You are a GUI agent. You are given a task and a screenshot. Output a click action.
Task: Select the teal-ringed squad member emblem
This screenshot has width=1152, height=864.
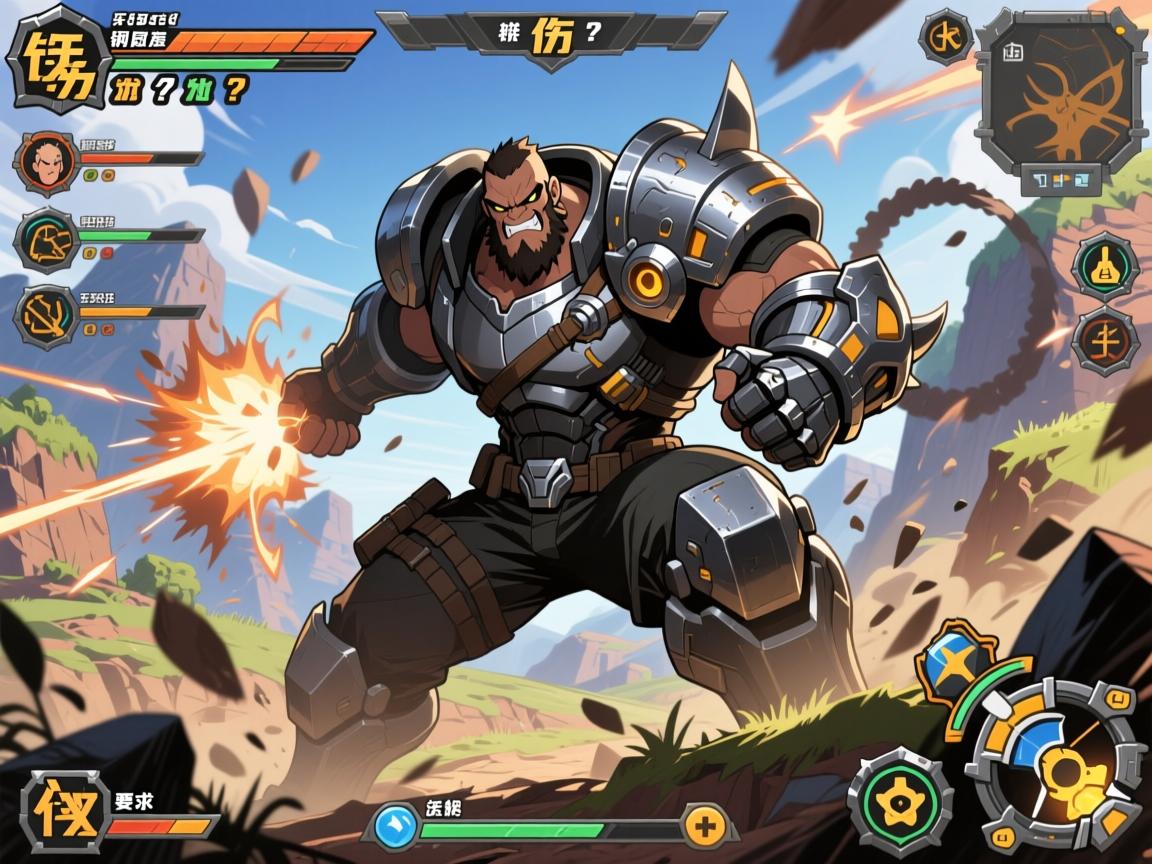pyautogui.click(x=47, y=241)
